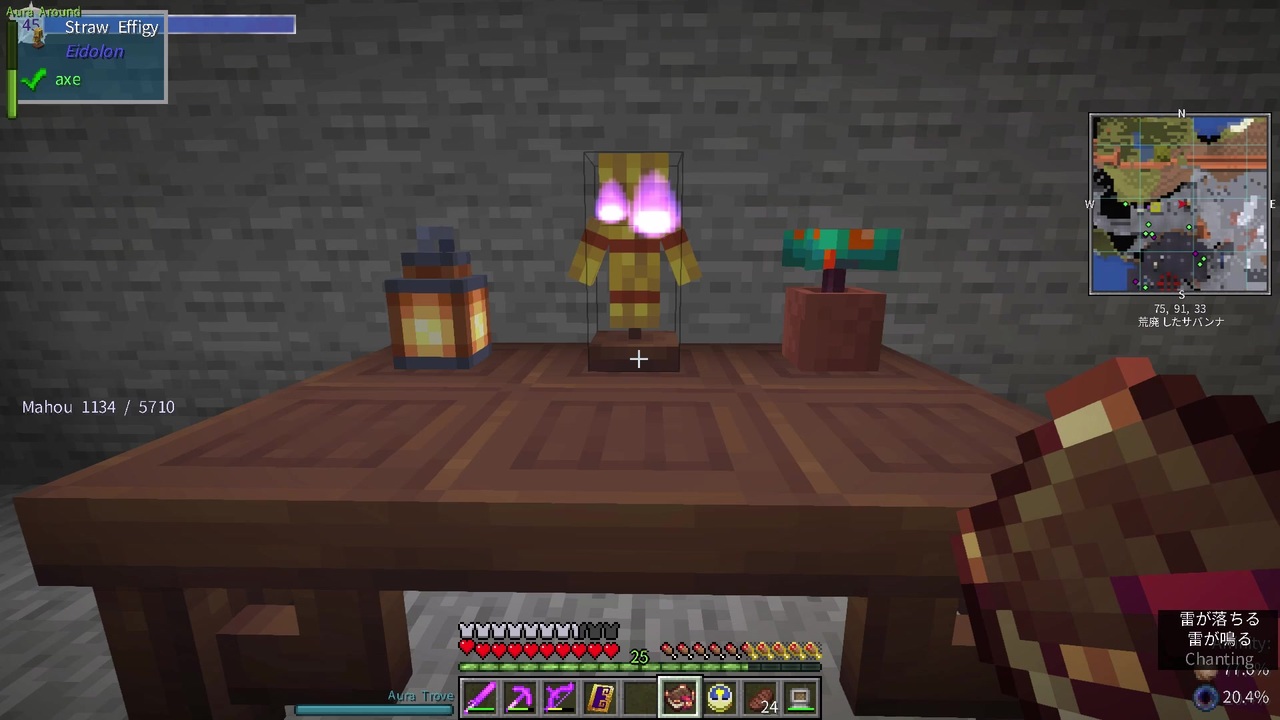
Task: Click the Chanting status text
Action: tap(1218, 659)
